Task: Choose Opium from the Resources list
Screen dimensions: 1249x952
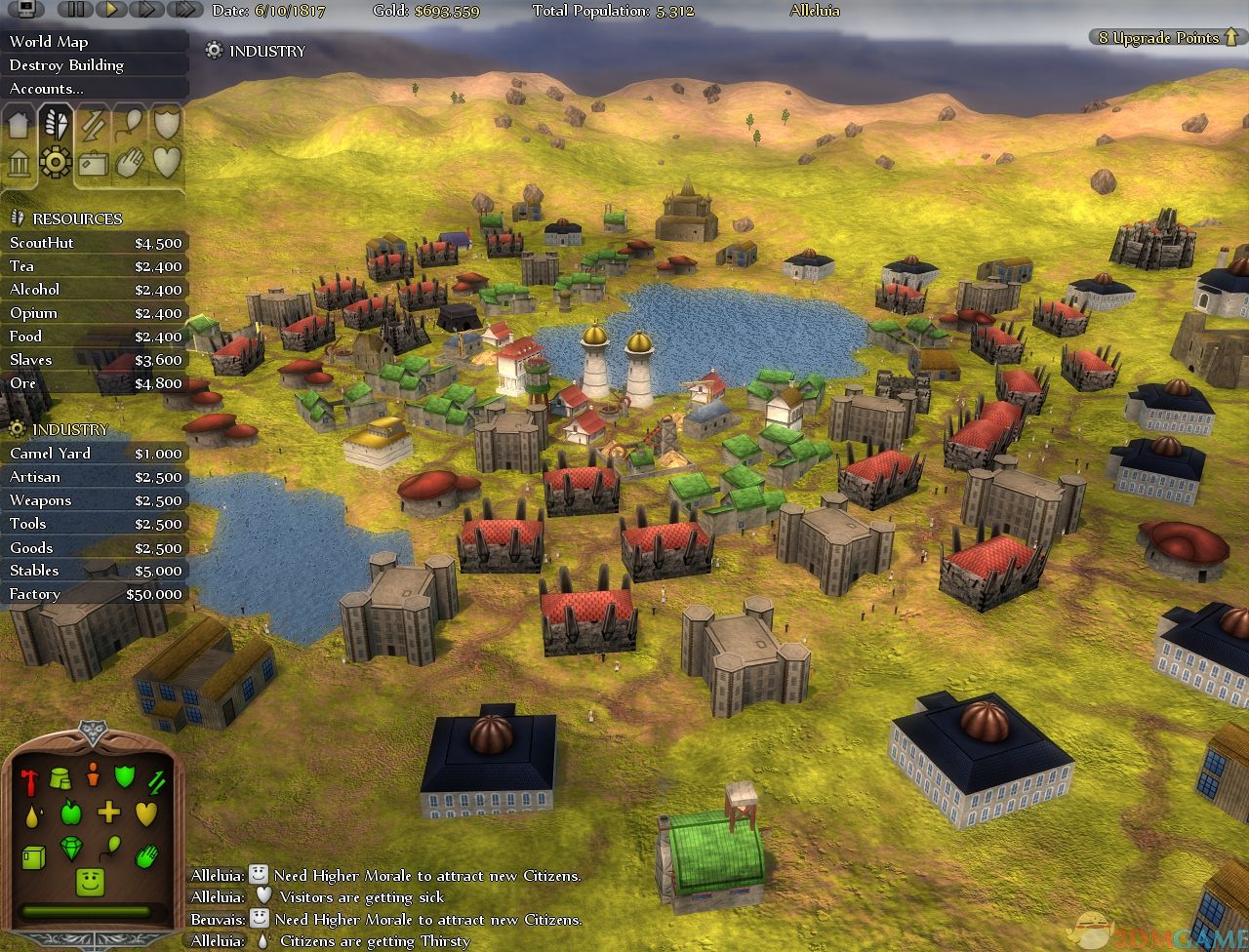Action: click(95, 313)
